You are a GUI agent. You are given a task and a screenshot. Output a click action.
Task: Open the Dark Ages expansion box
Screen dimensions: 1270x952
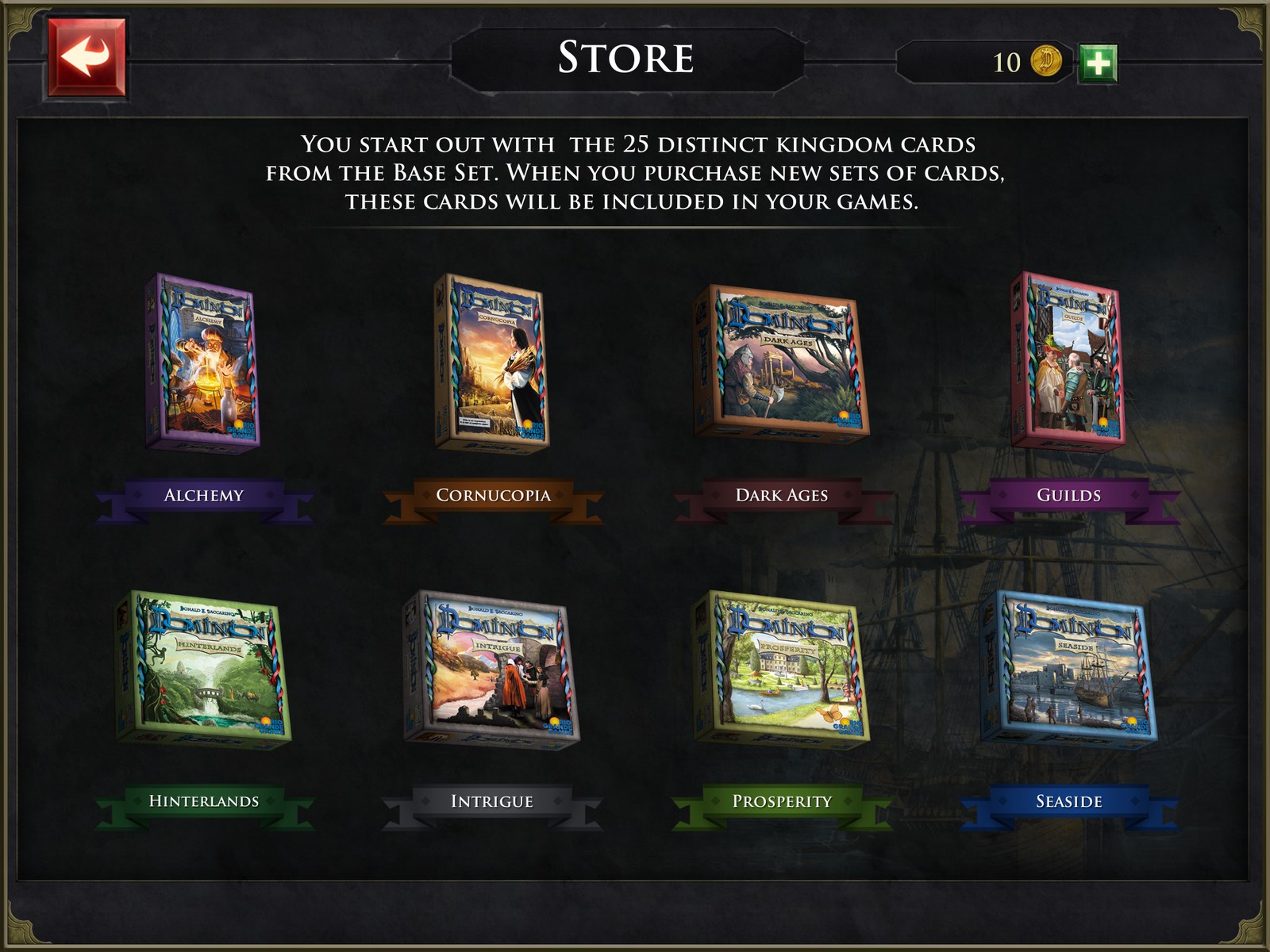pyautogui.click(x=782, y=363)
